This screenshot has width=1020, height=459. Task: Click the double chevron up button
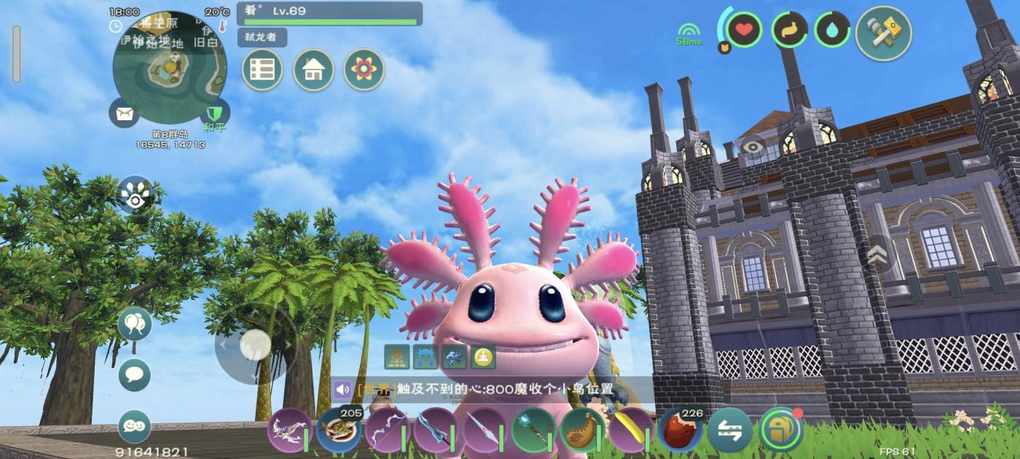pos(877,256)
